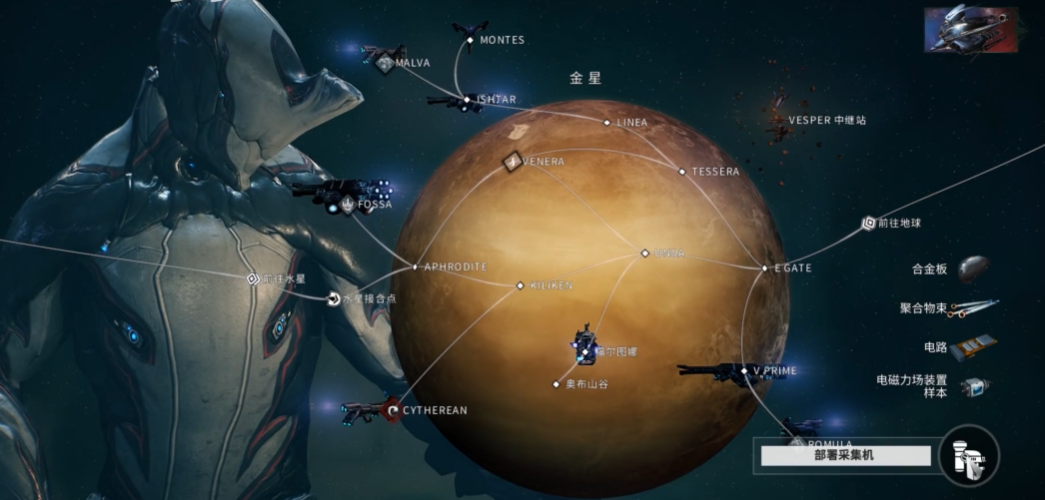Select the LINEA node
The image size is (1045, 500).
pyautogui.click(x=606, y=123)
